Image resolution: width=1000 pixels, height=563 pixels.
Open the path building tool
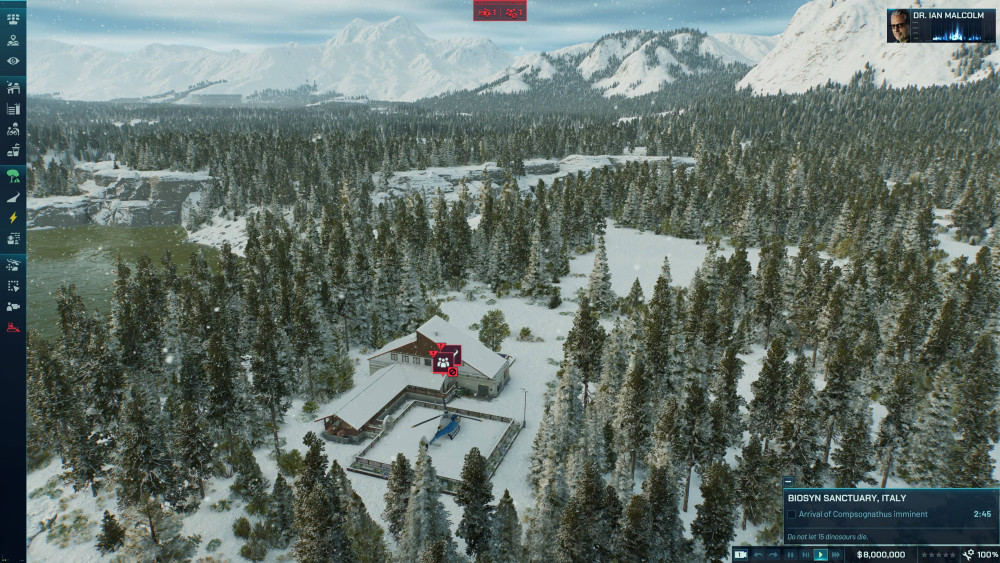click(x=13, y=198)
